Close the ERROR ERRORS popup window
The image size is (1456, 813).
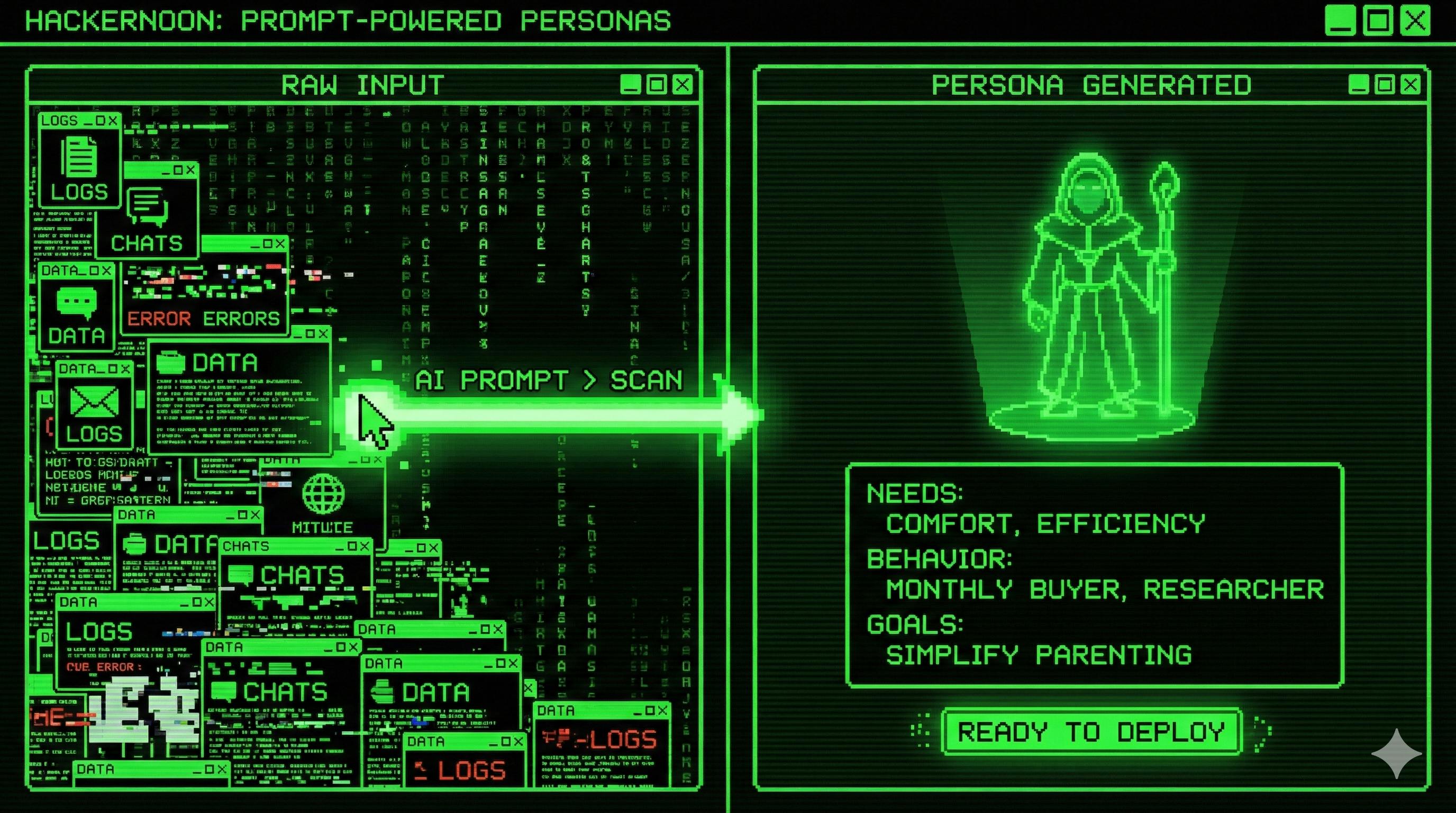click(280, 243)
